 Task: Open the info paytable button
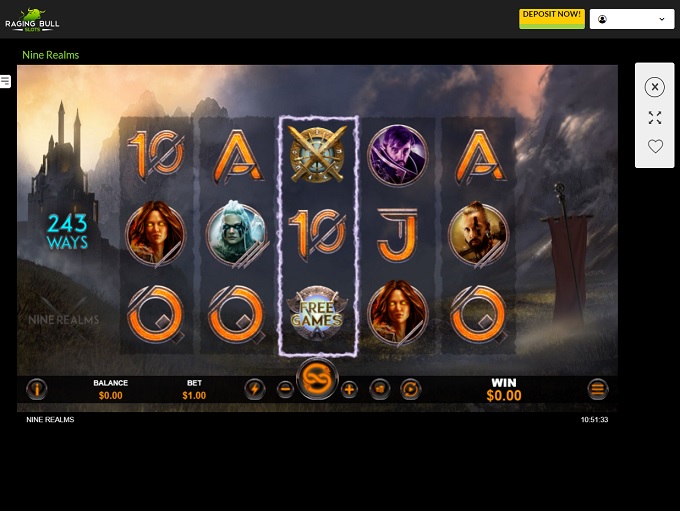pos(37,389)
